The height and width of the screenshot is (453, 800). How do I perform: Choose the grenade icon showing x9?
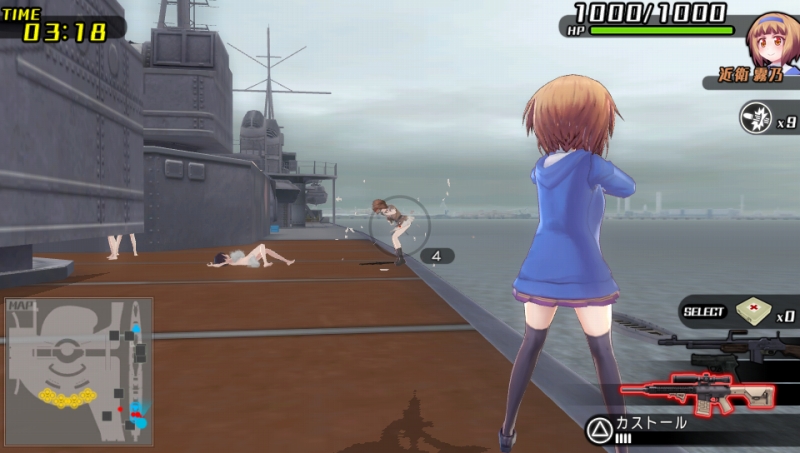[x=755, y=118]
